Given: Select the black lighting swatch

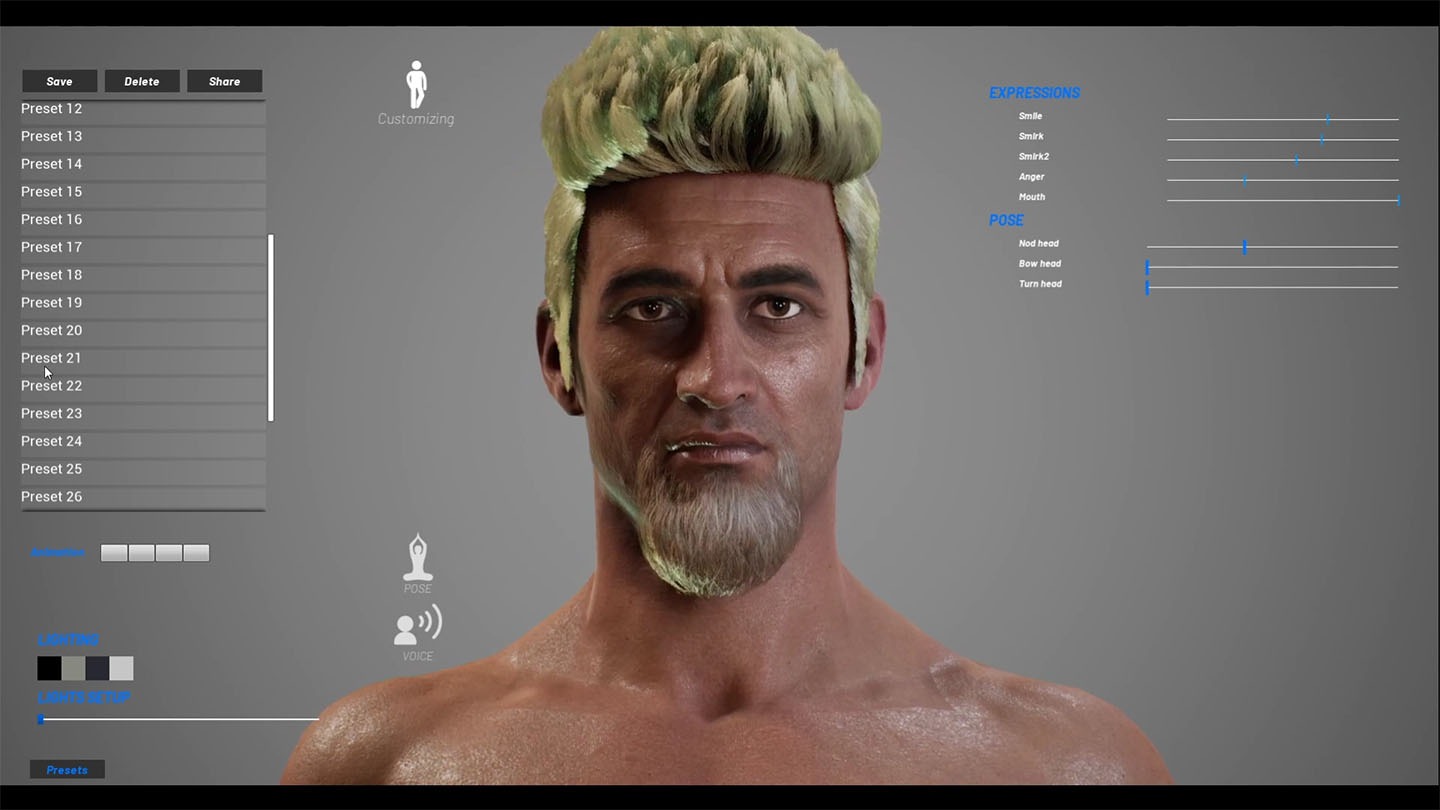Looking at the screenshot, I should tap(49, 668).
